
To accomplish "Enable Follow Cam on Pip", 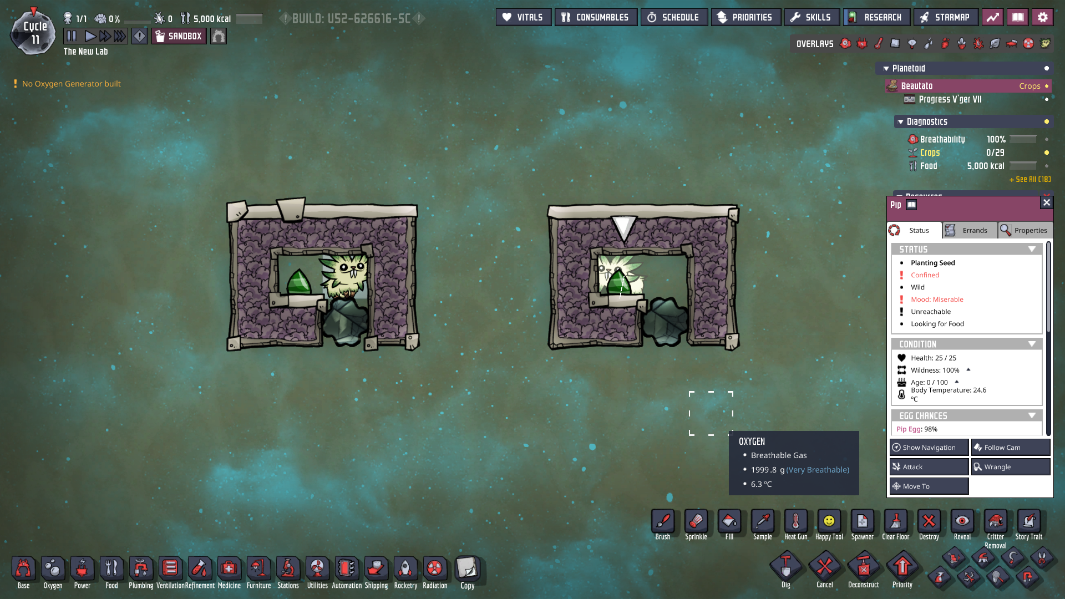I will [1010, 448].
